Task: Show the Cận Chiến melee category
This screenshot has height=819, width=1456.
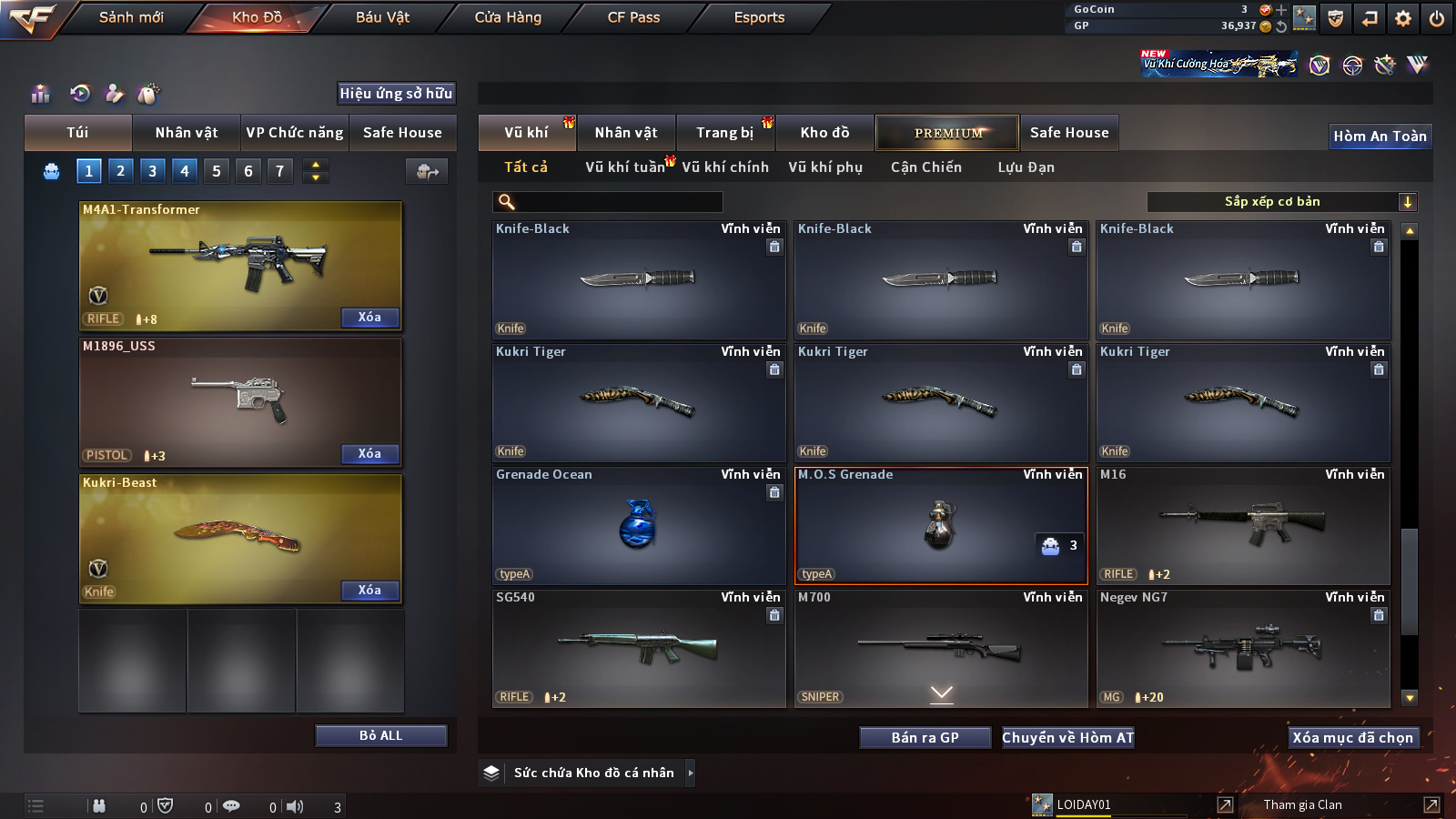Action: pyautogui.click(x=925, y=167)
